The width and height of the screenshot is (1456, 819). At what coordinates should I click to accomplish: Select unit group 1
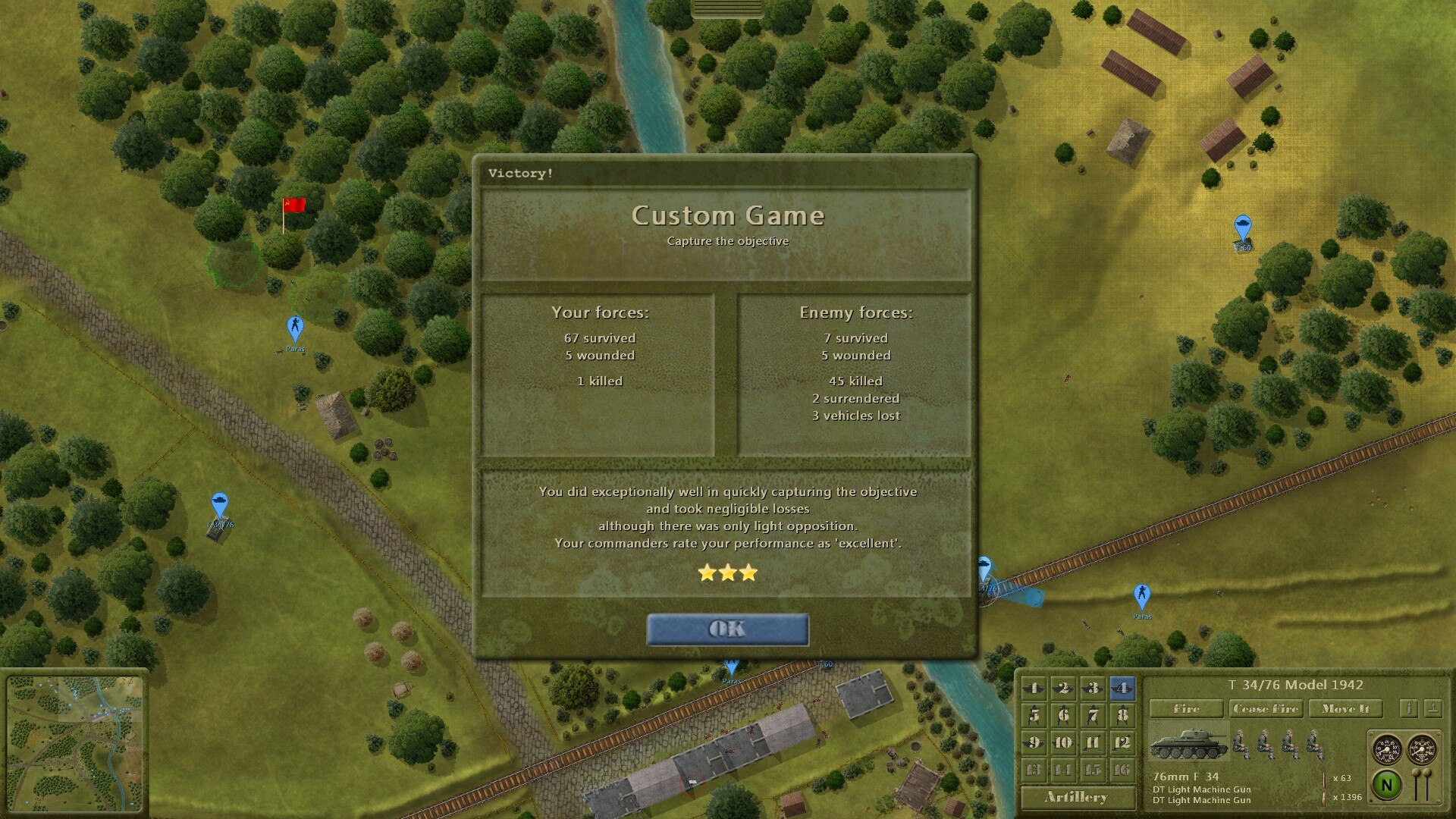(1034, 688)
